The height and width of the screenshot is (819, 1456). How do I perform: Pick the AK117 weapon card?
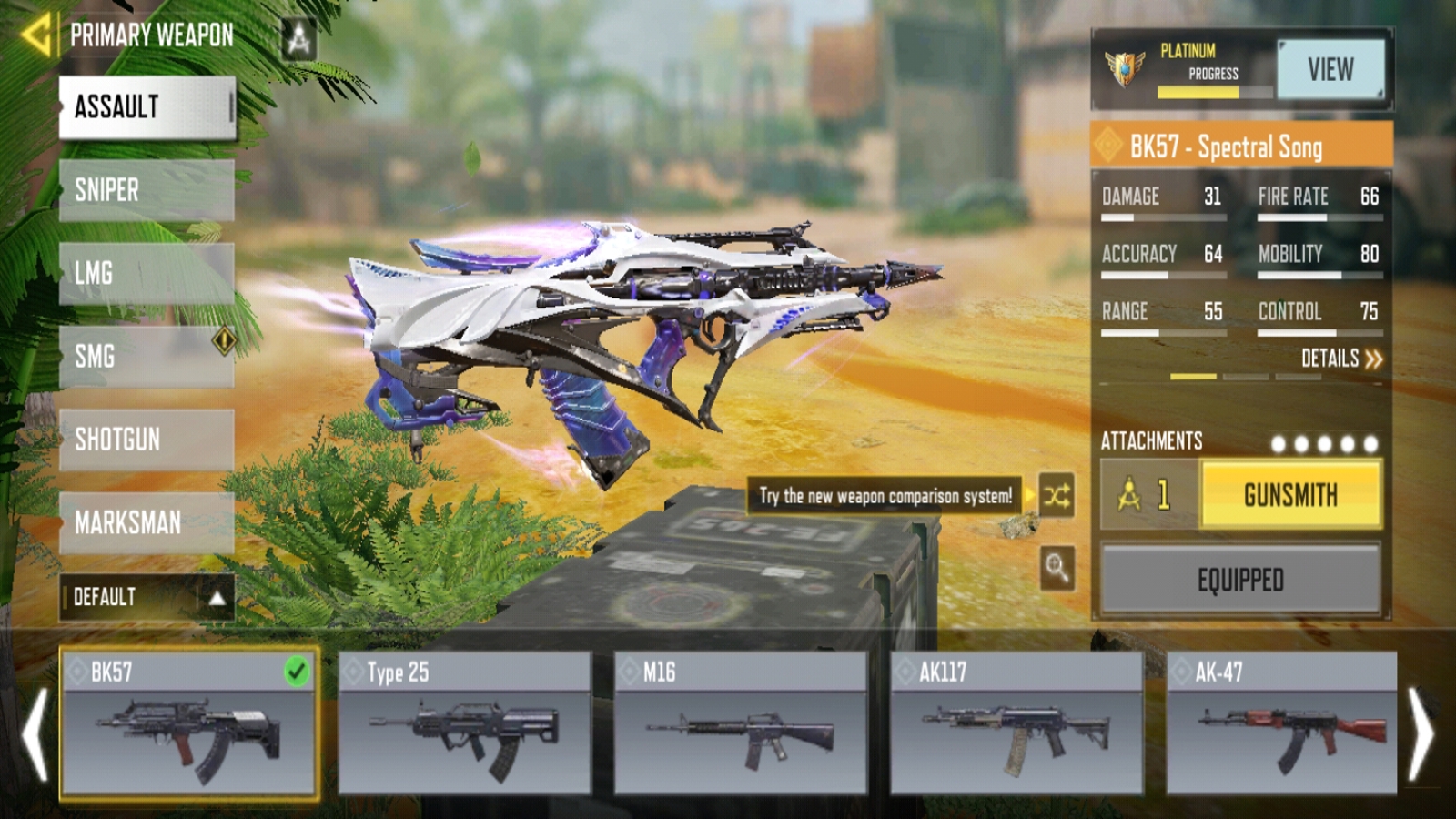[1016, 723]
